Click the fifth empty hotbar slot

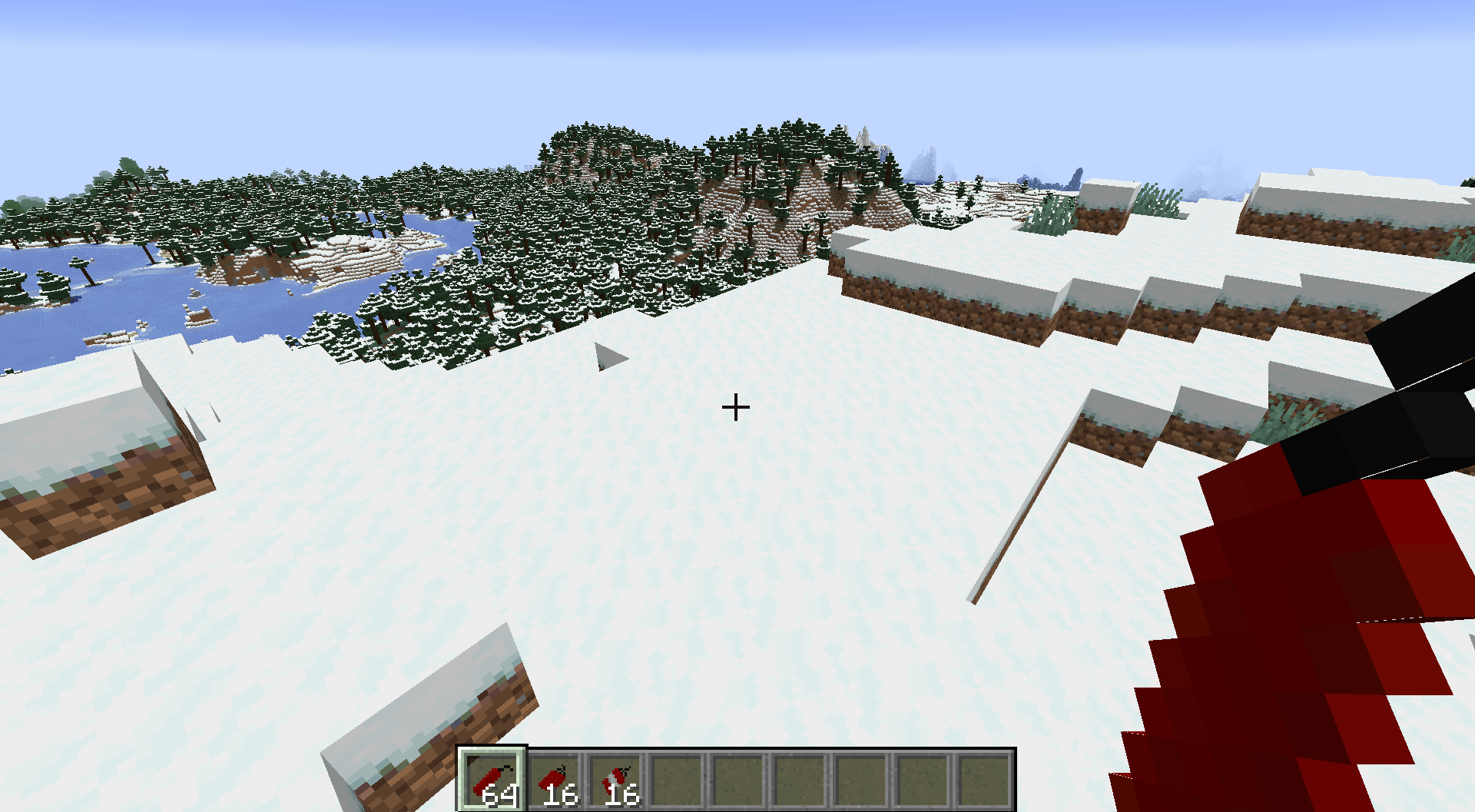click(738, 778)
